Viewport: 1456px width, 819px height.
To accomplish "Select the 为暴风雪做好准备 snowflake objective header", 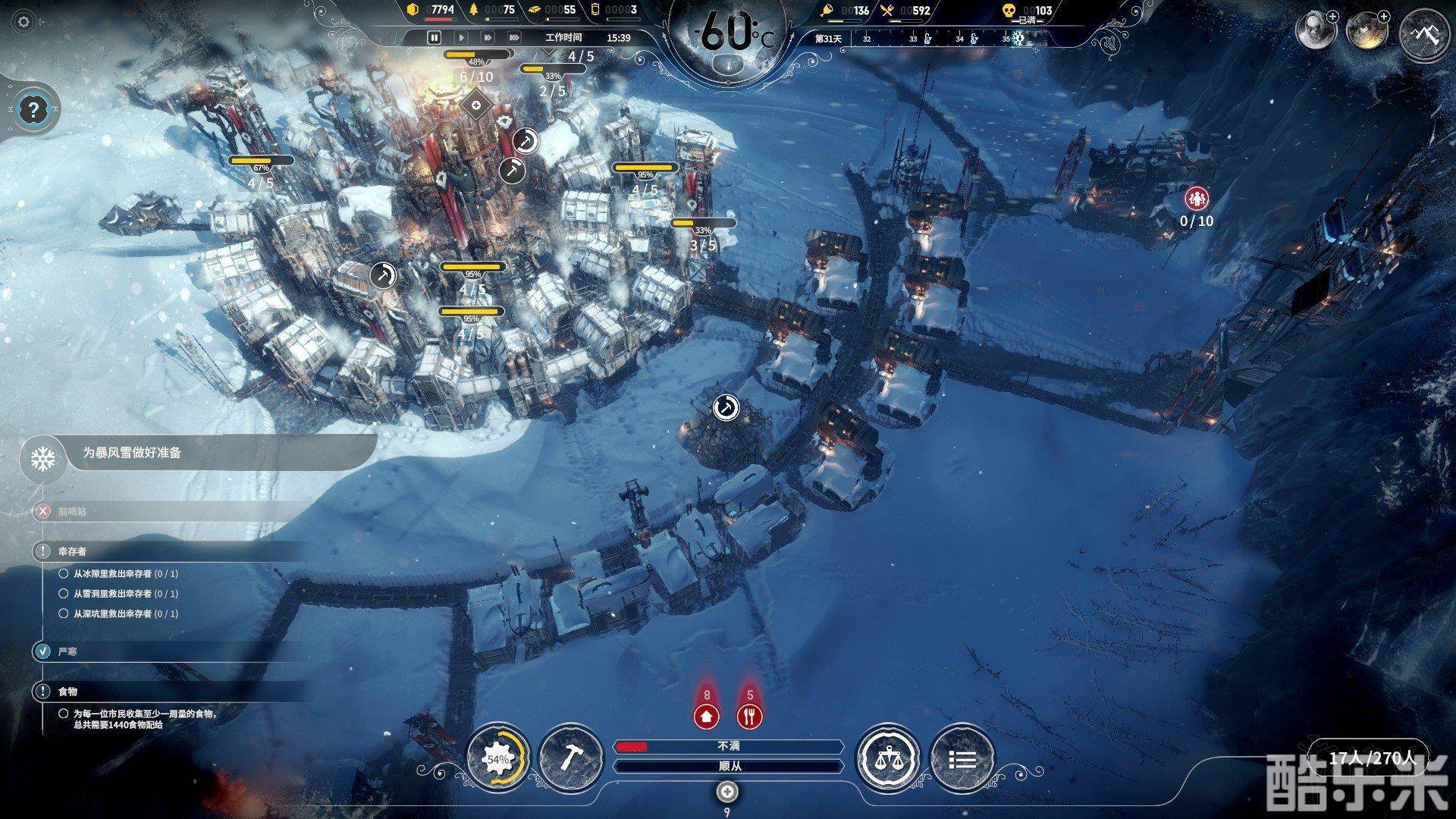I will coord(133,453).
